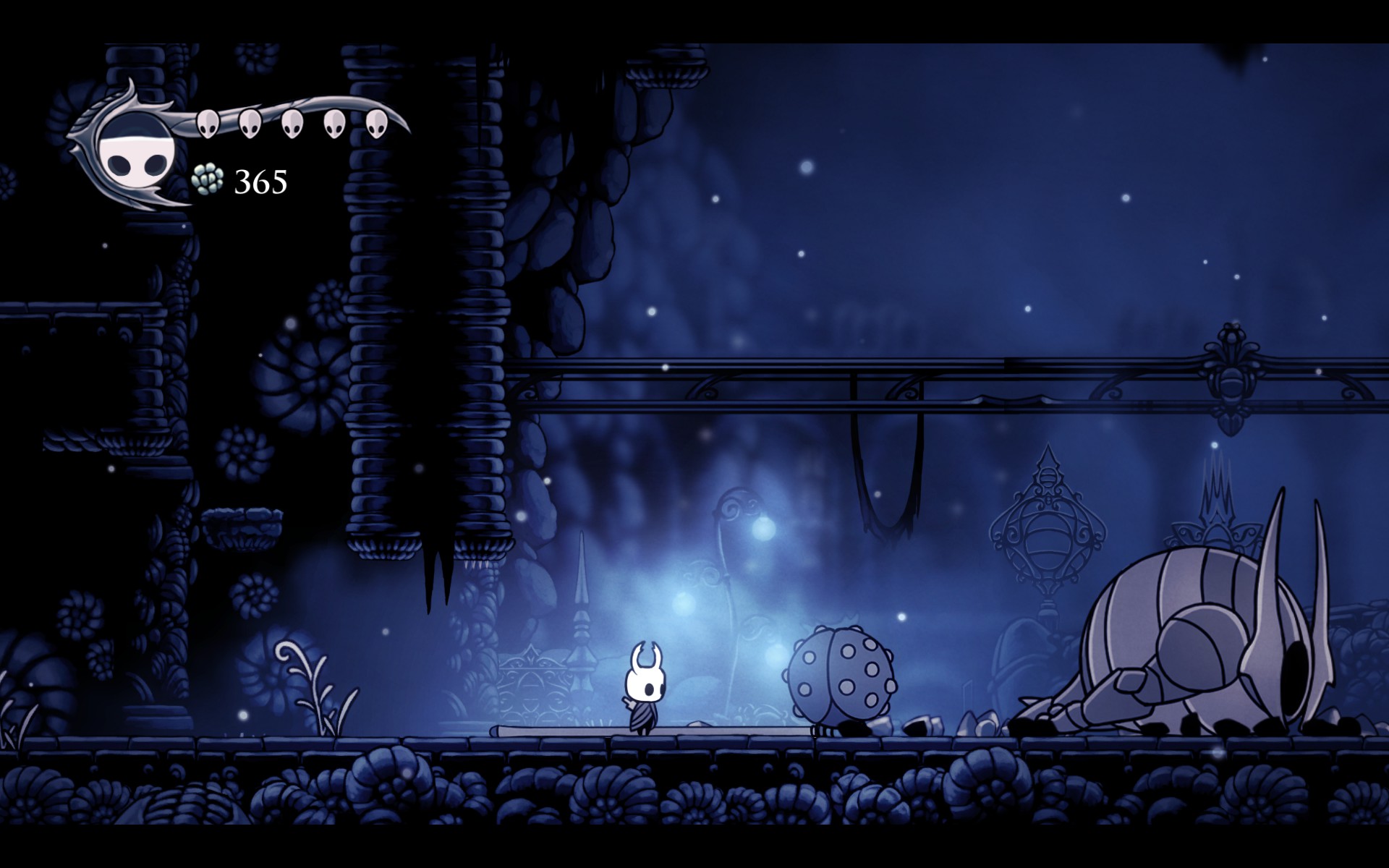Click the third health mask
The image size is (1389, 868).
pyautogui.click(x=292, y=124)
